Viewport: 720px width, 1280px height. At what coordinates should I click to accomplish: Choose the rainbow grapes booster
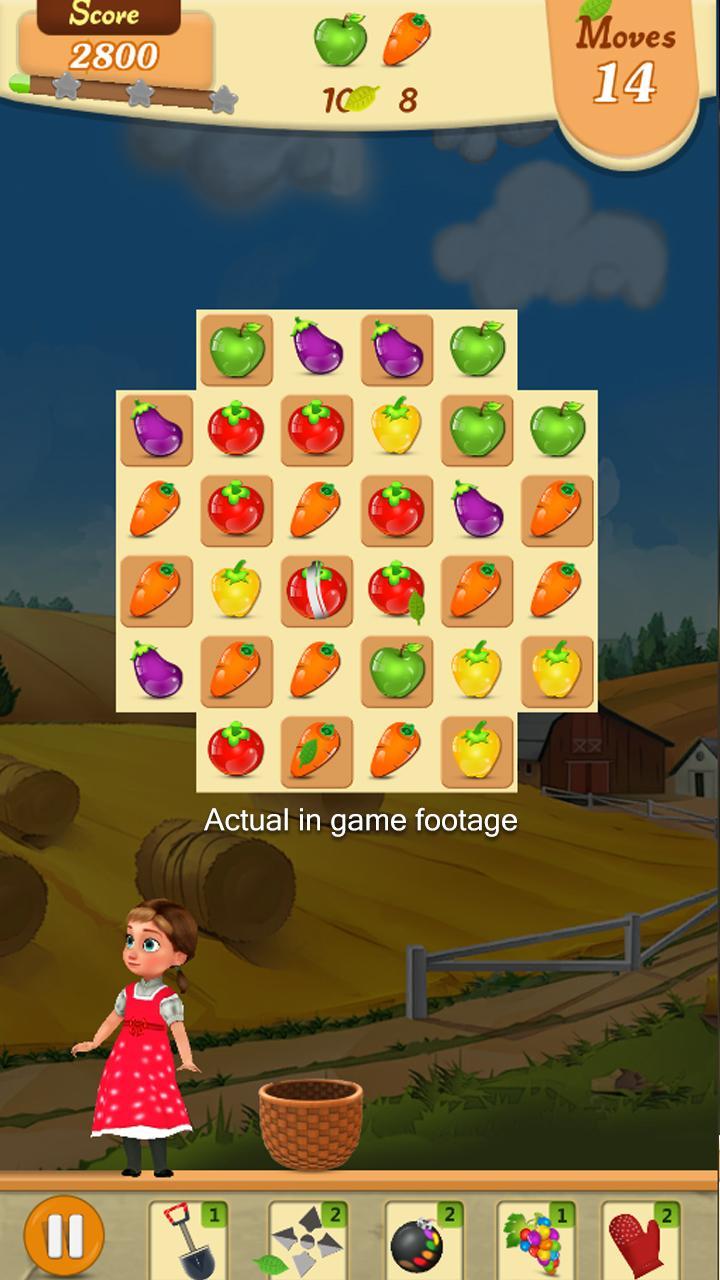click(x=536, y=1240)
